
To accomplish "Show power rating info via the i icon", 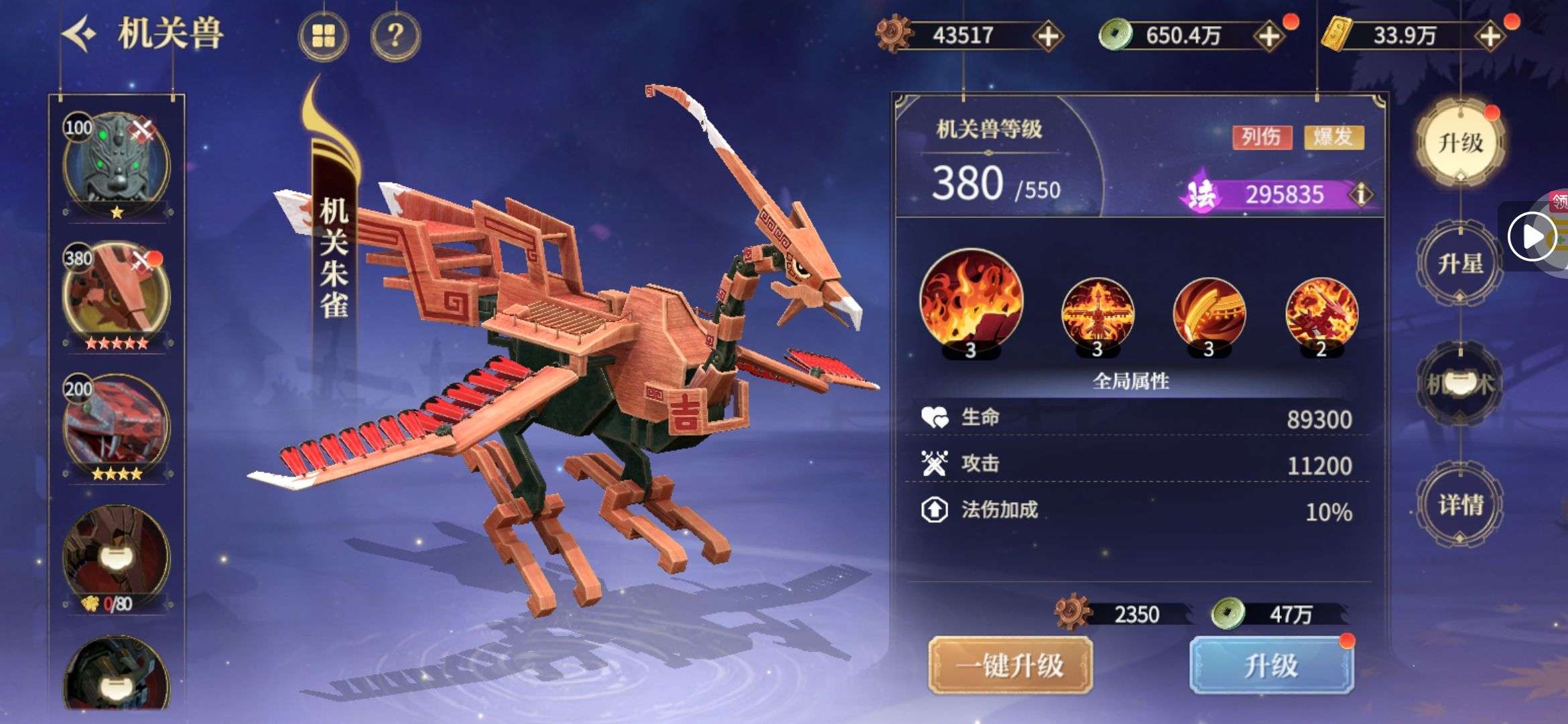I will tap(1361, 194).
